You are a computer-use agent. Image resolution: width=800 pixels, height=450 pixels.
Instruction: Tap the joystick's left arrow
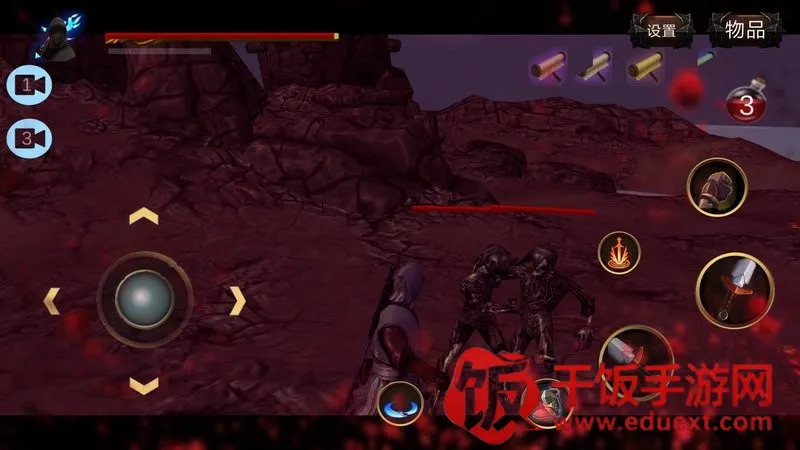click(x=52, y=299)
